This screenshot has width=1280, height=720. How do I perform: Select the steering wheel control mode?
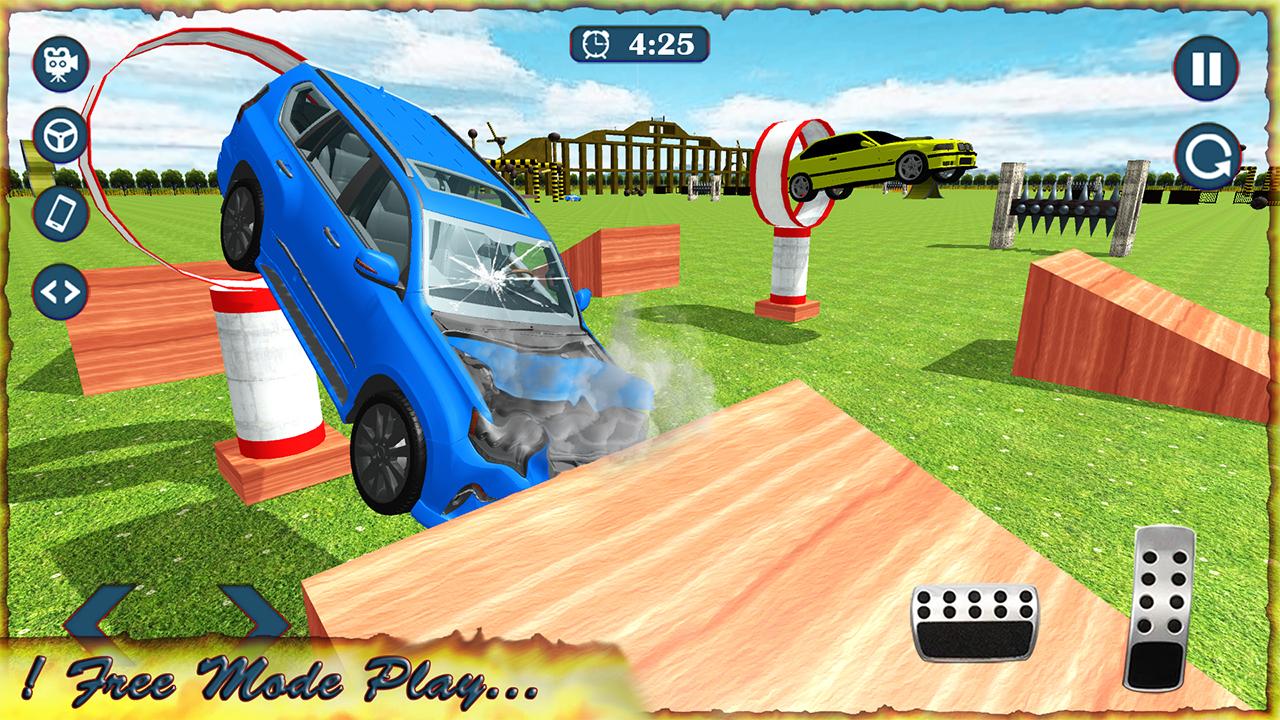click(61, 135)
